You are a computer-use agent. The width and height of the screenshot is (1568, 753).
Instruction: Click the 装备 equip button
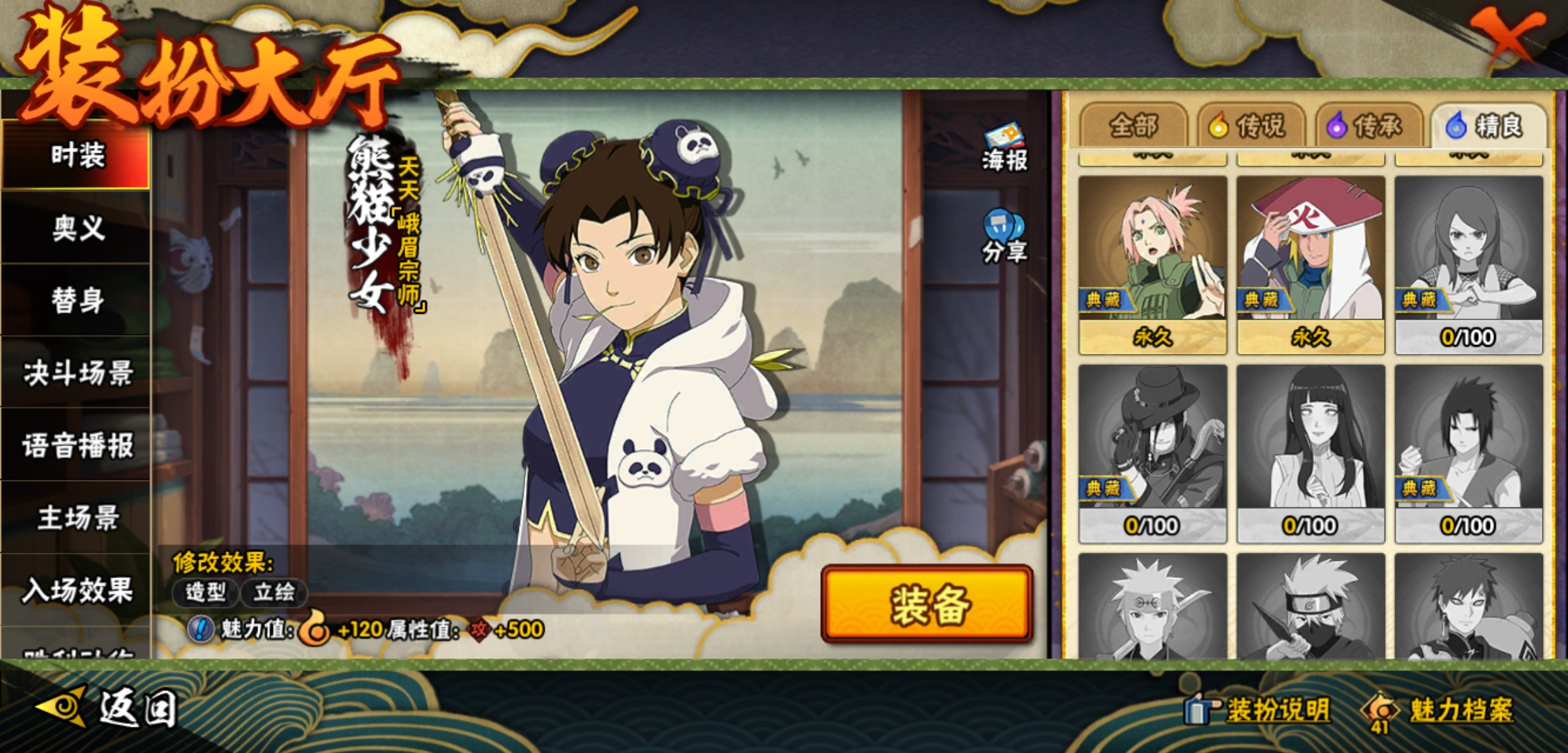pyautogui.click(x=927, y=604)
